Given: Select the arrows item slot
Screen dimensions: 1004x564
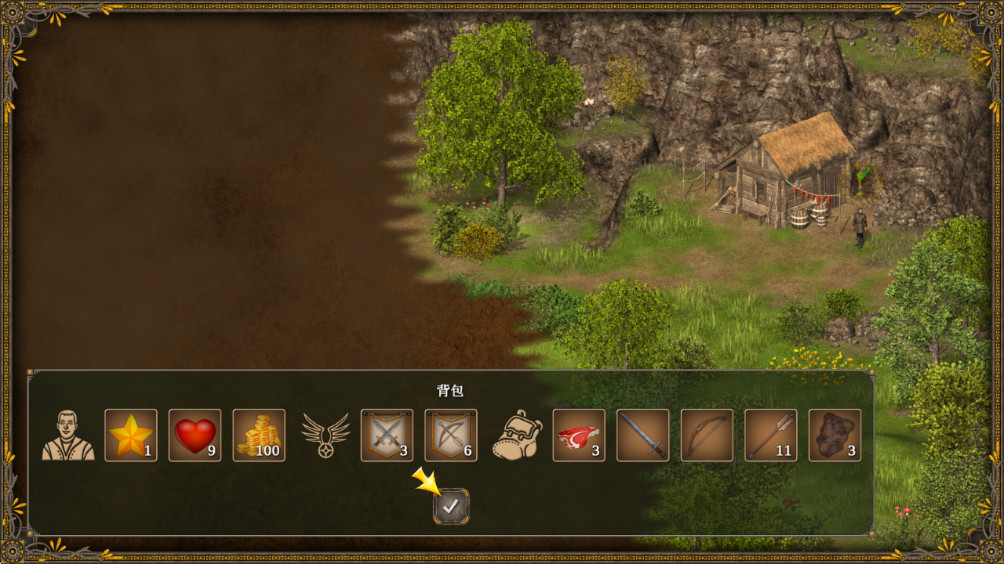Looking at the screenshot, I should pos(771,435).
